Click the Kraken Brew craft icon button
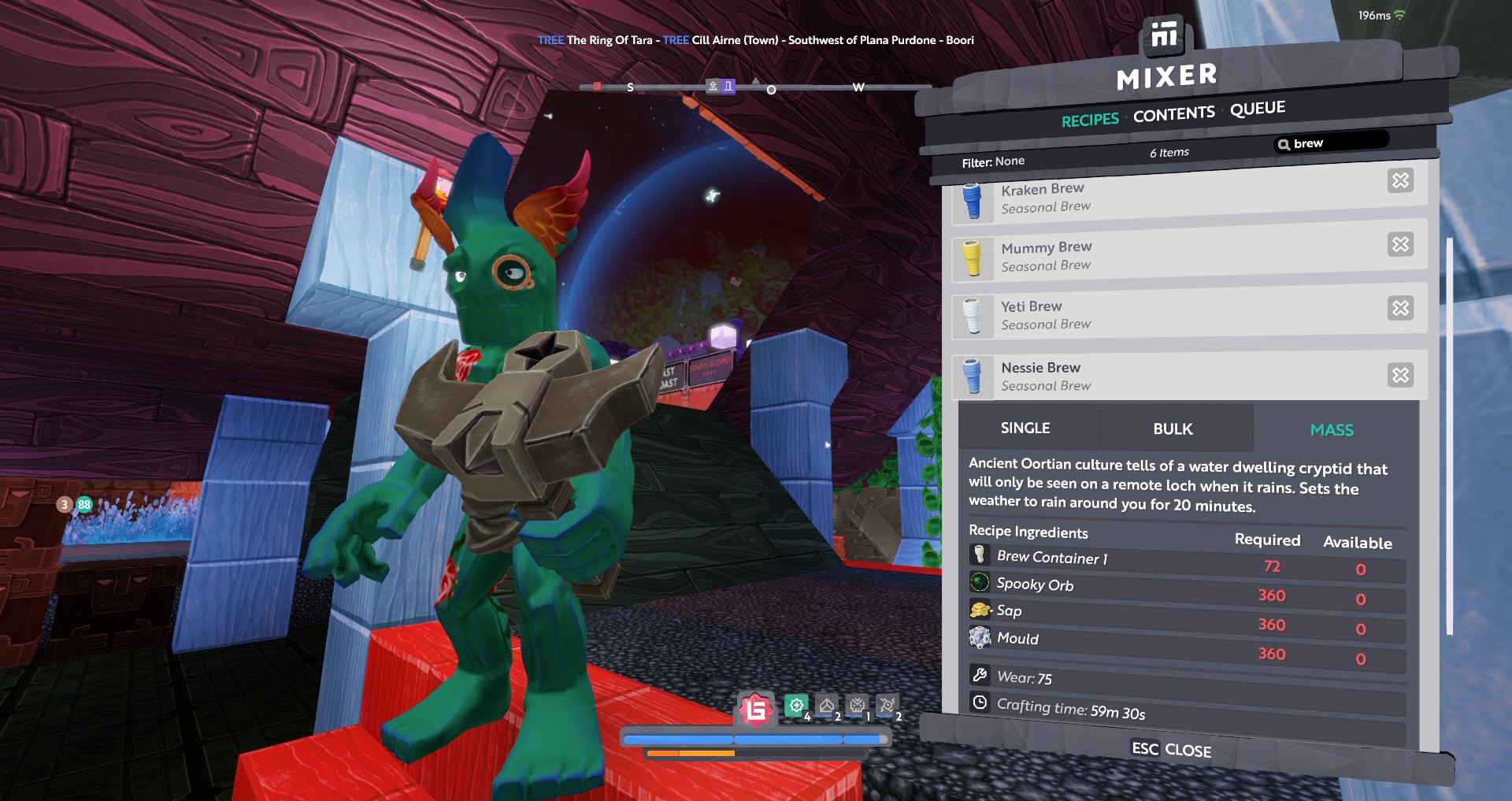This screenshot has width=1512, height=801. 1400,181
